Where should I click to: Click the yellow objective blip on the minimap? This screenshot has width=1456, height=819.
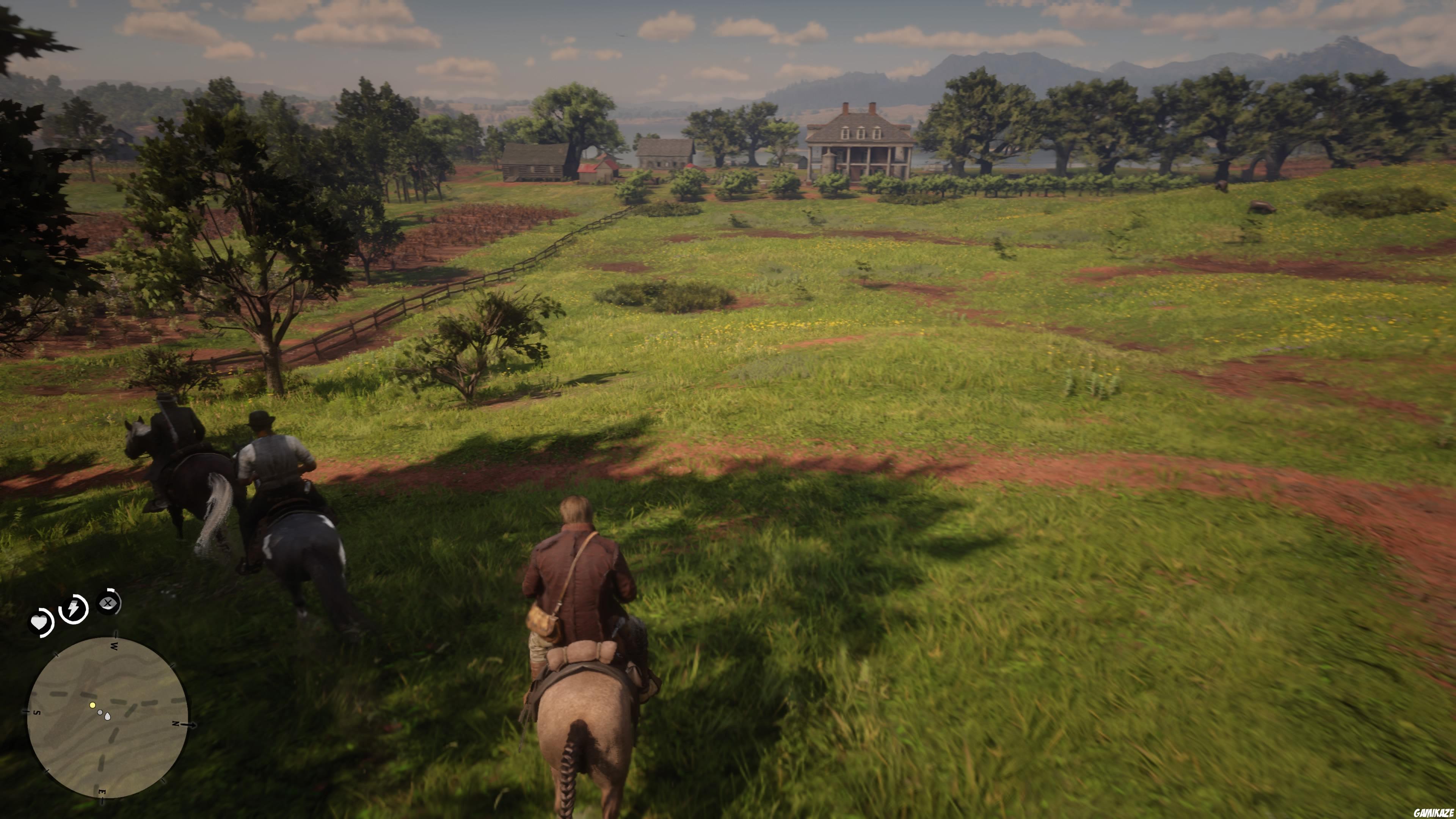tap(93, 706)
